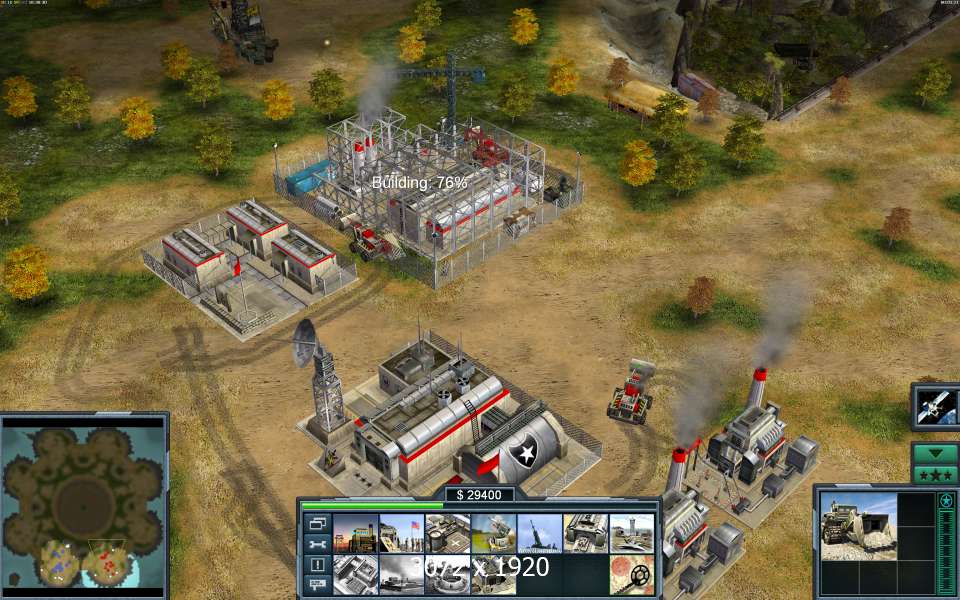Click the exclamation mark button
This screenshot has height=600, width=960.
[318, 565]
